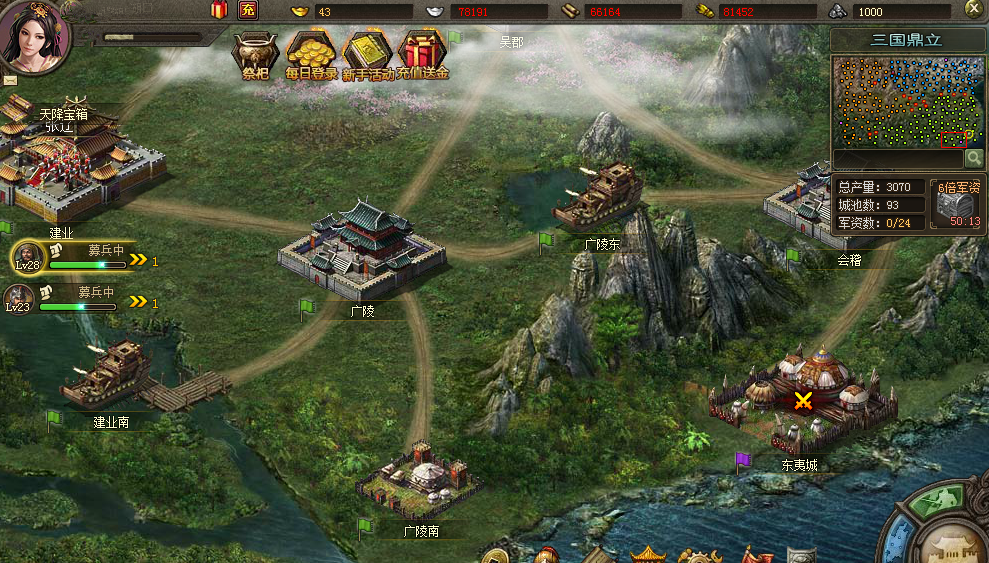Open the 6倍军资 supply chest
Image resolution: width=989 pixels, height=563 pixels.
(x=957, y=206)
